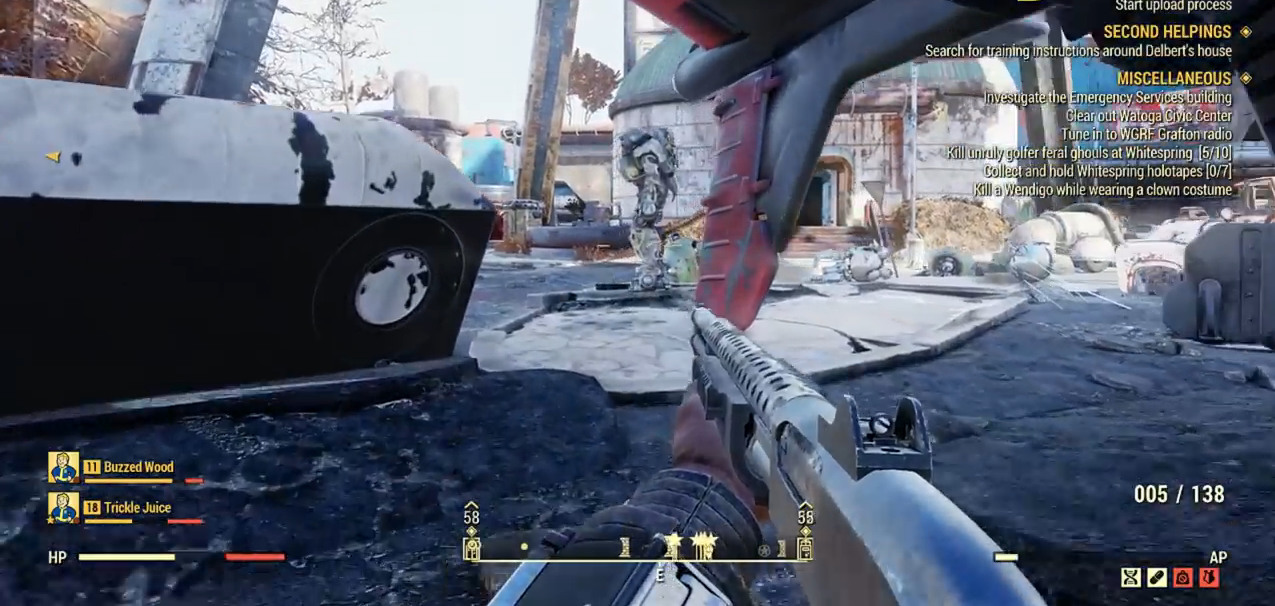This screenshot has width=1275, height=606.
Task: Open the Second Helpings quest entry
Action: click(1167, 31)
